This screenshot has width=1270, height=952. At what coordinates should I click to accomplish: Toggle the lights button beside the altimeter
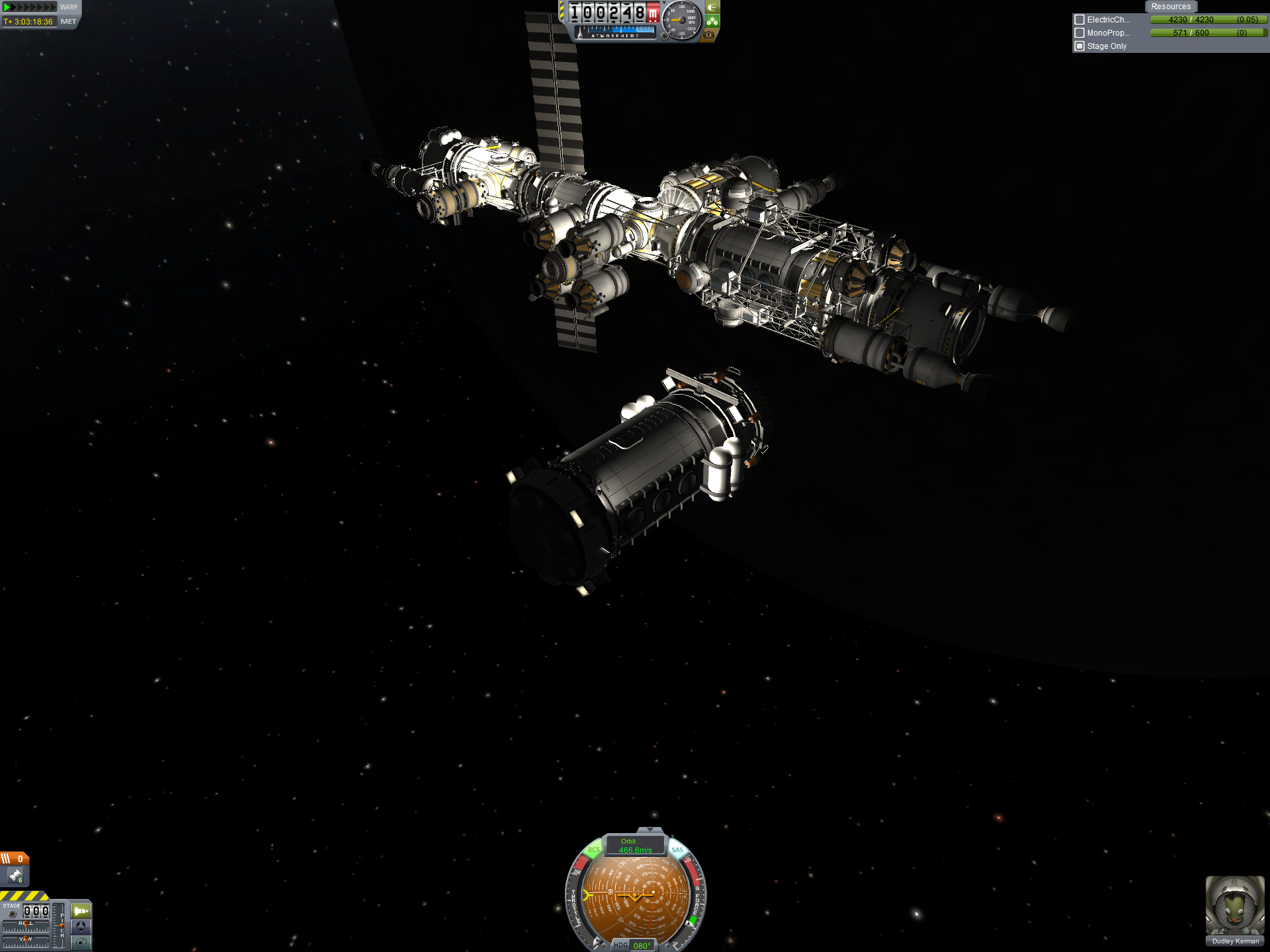click(712, 7)
